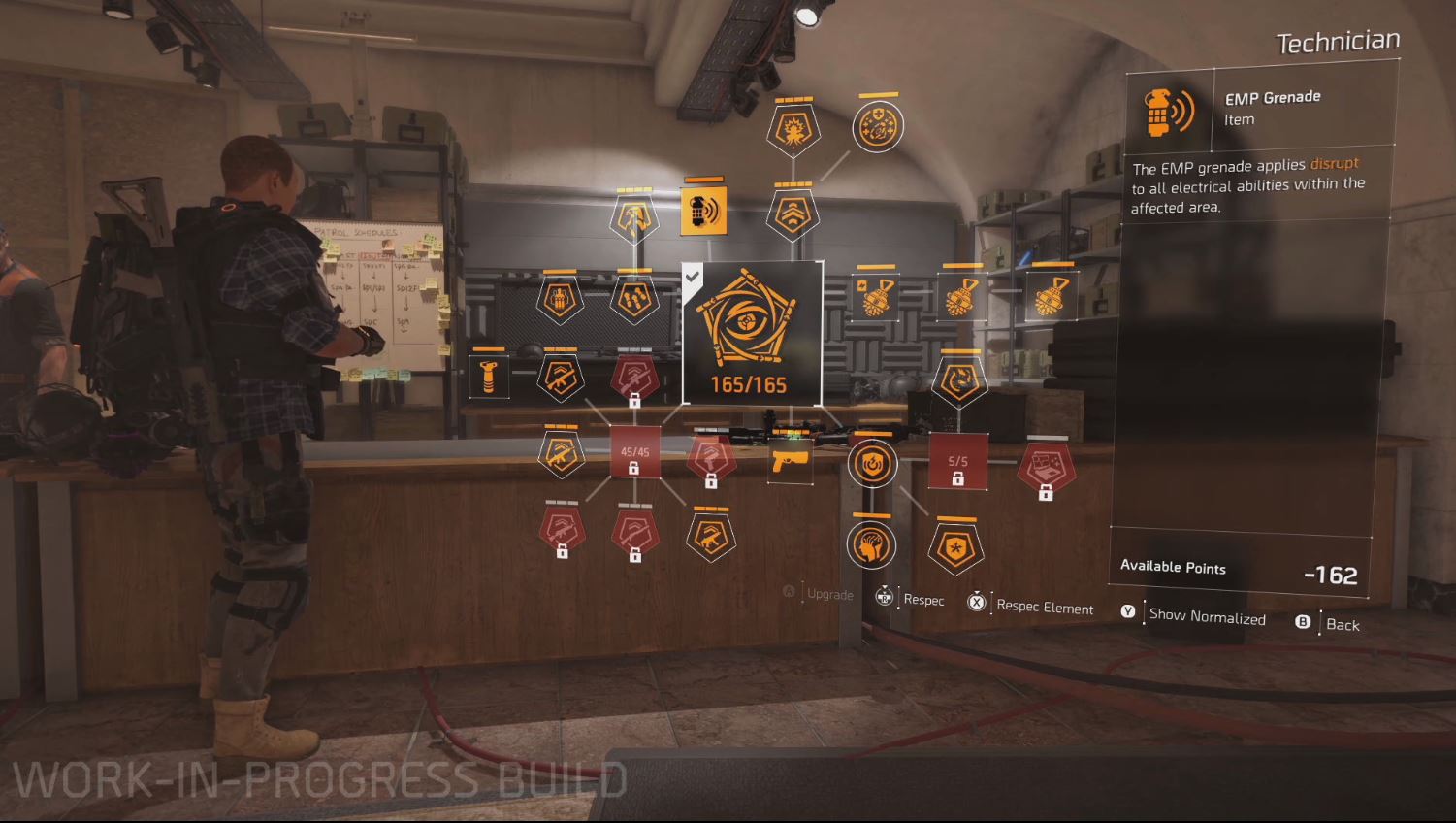Select the star perk node at bottom right
Screen dimensions: 1456x823
[954, 548]
